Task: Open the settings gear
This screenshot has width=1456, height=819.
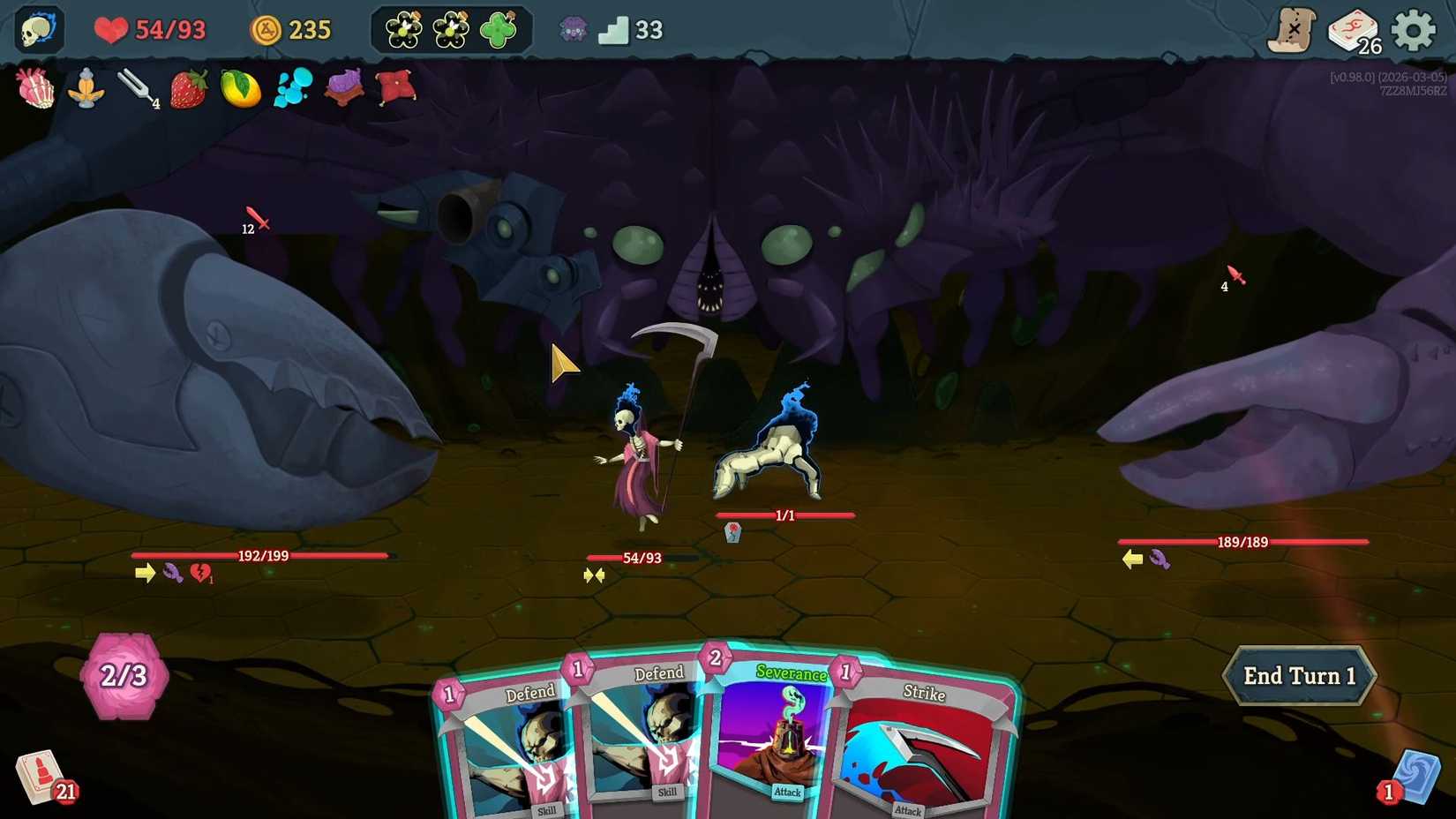Action: (x=1414, y=29)
